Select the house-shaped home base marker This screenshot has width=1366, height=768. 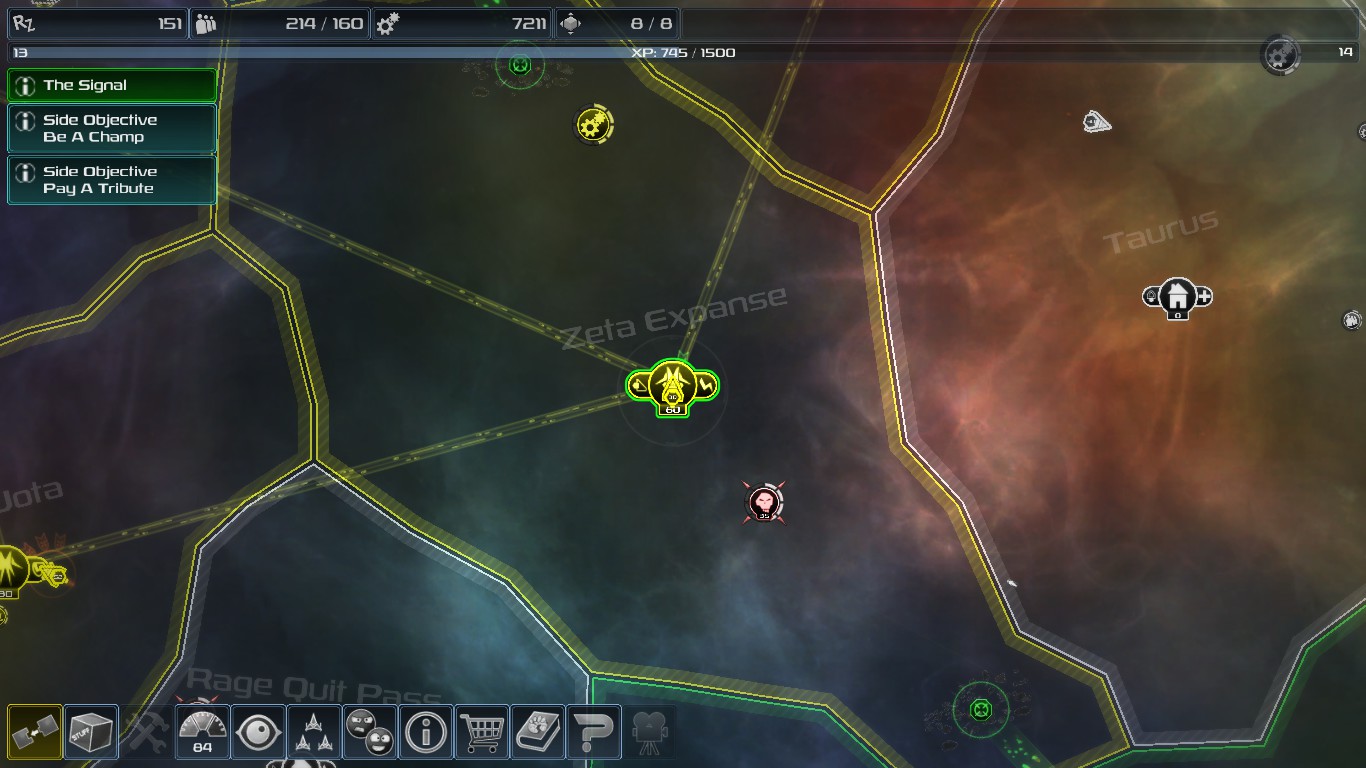[1178, 297]
